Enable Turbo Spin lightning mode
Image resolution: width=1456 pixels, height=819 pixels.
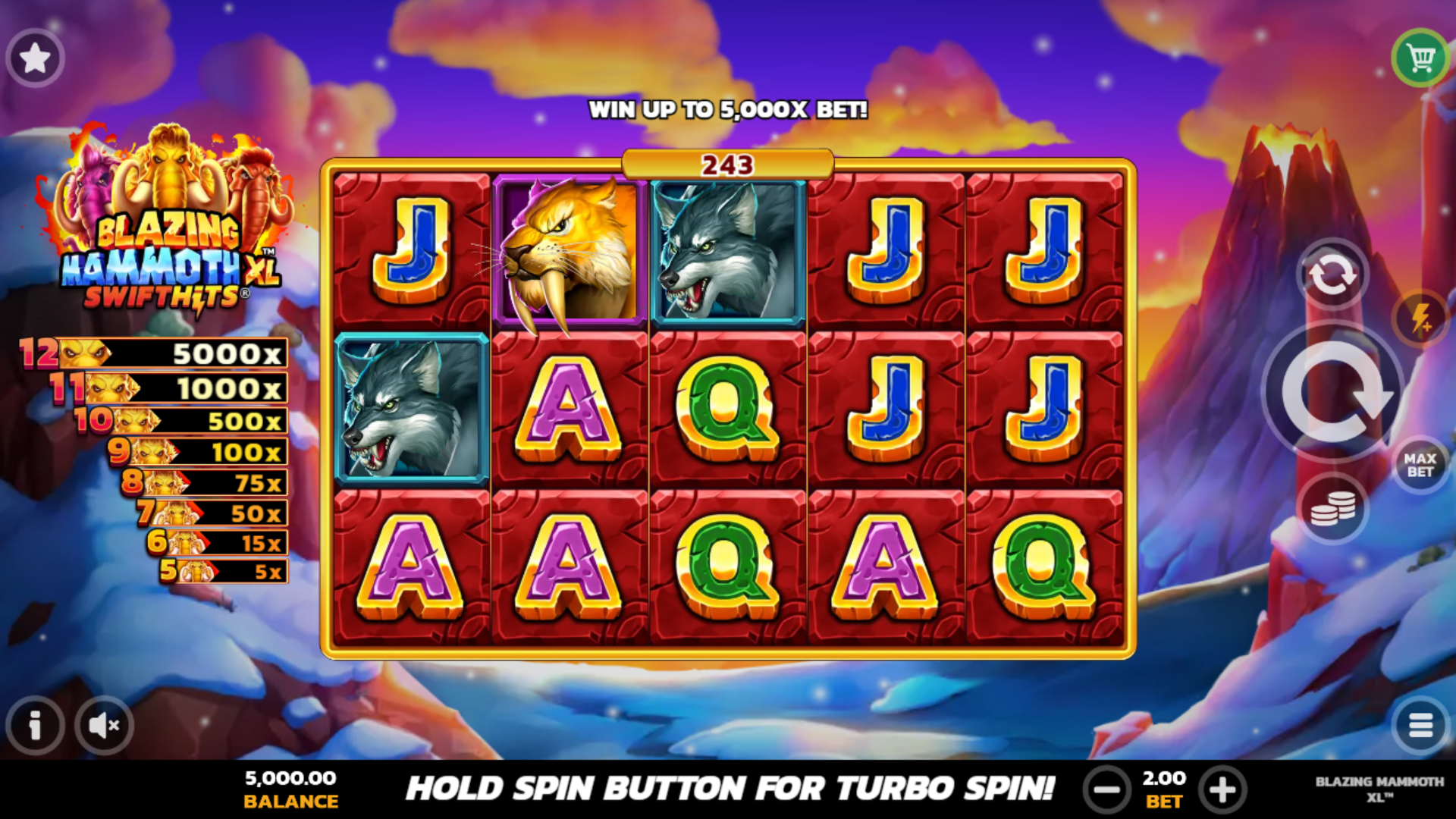click(x=1421, y=318)
